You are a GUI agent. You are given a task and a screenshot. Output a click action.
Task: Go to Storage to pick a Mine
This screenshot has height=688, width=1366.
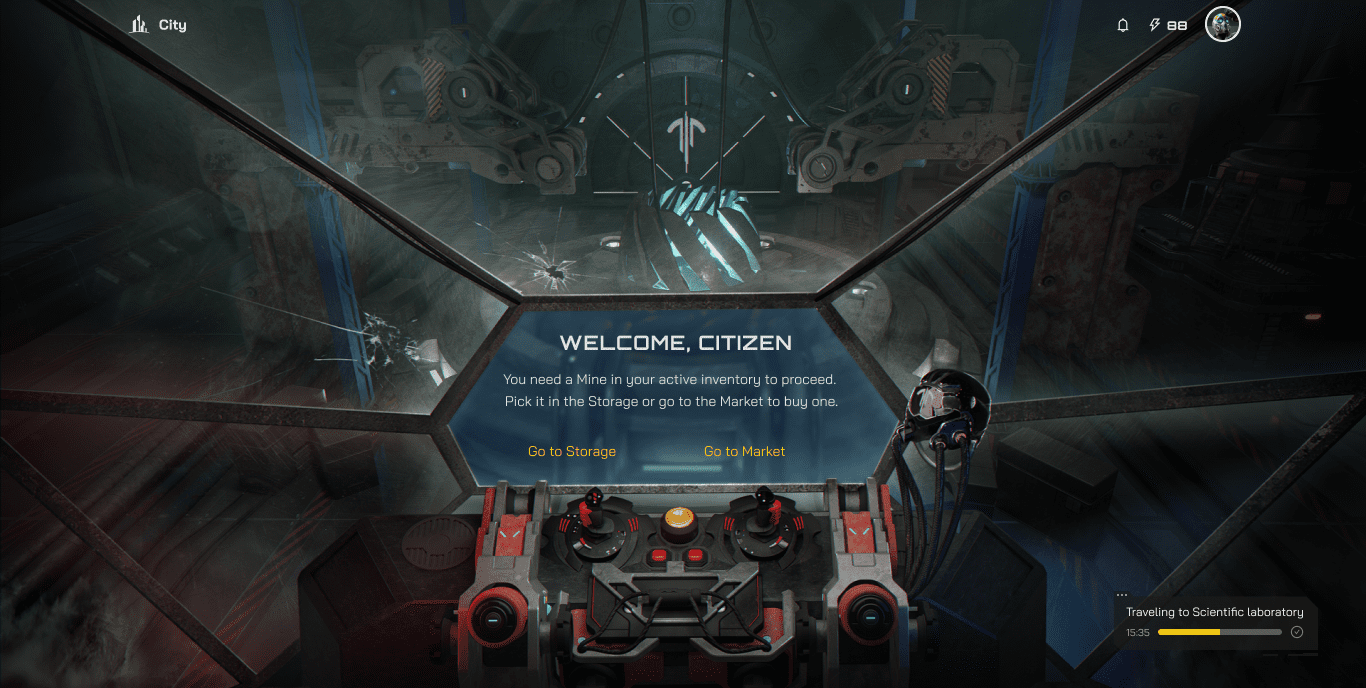click(x=572, y=452)
